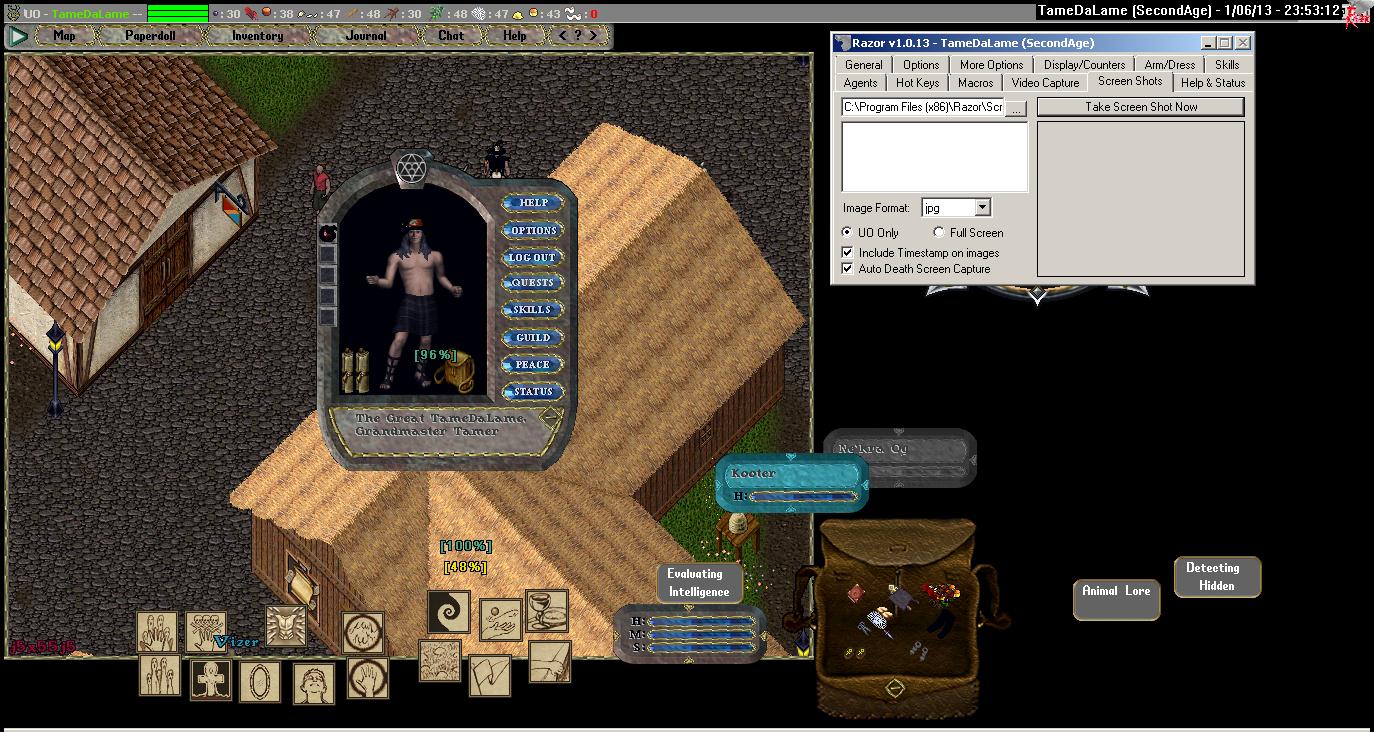Activate the Animal Lore skill button
1374x732 pixels.
pos(1116,592)
